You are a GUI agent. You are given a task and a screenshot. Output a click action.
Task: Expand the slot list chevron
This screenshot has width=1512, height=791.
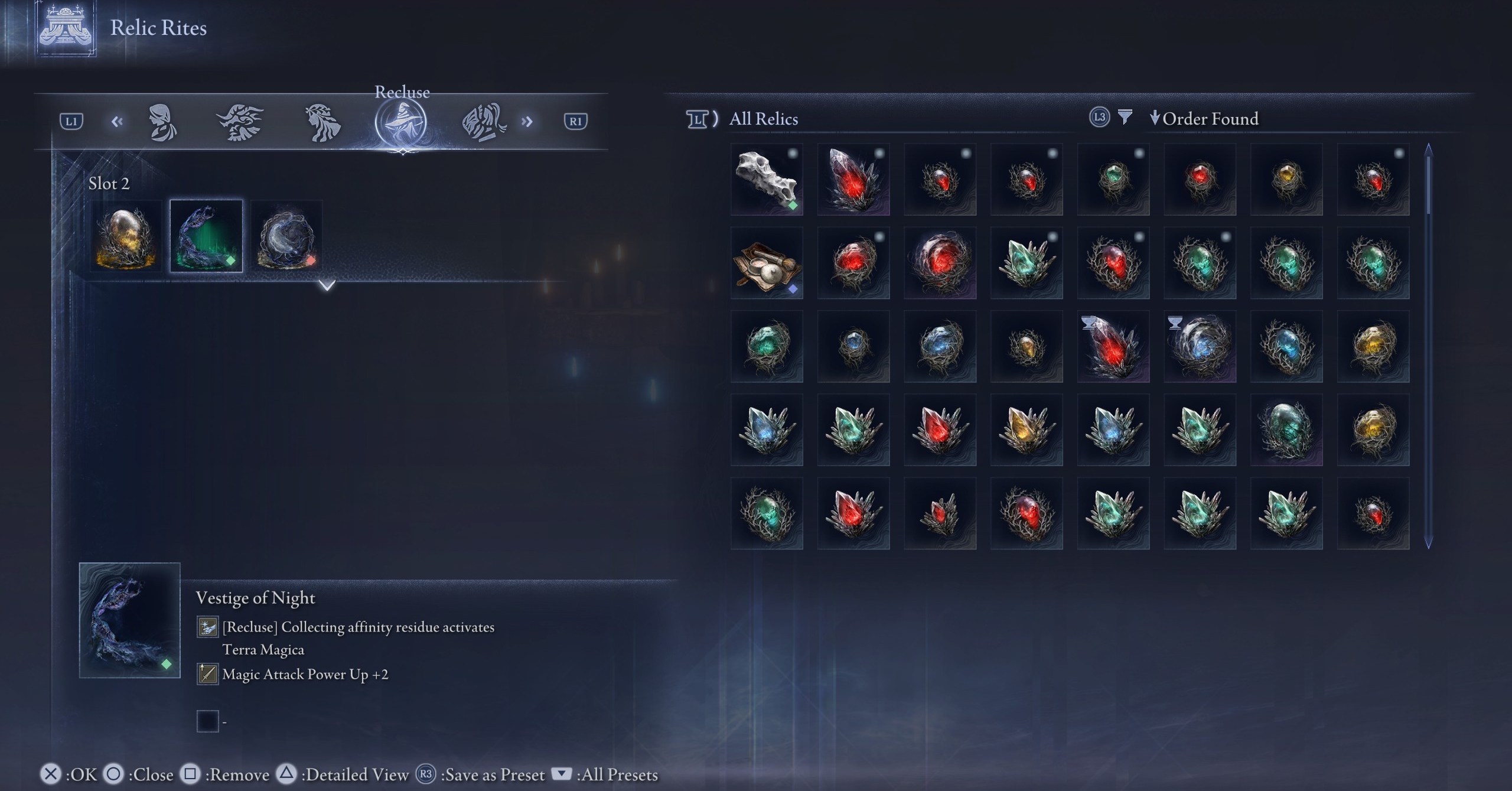[x=327, y=285]
